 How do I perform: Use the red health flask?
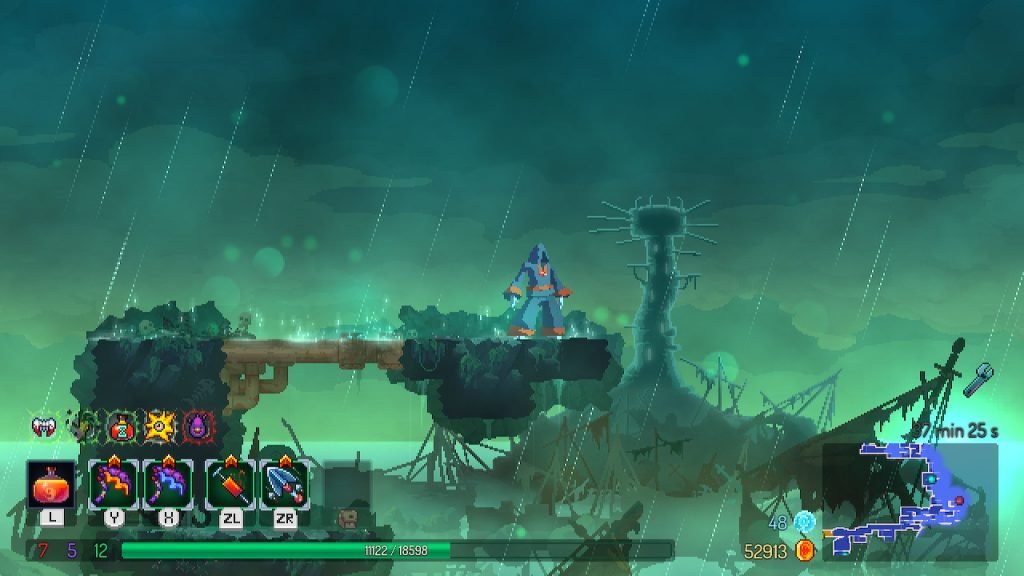pos(51,485)
